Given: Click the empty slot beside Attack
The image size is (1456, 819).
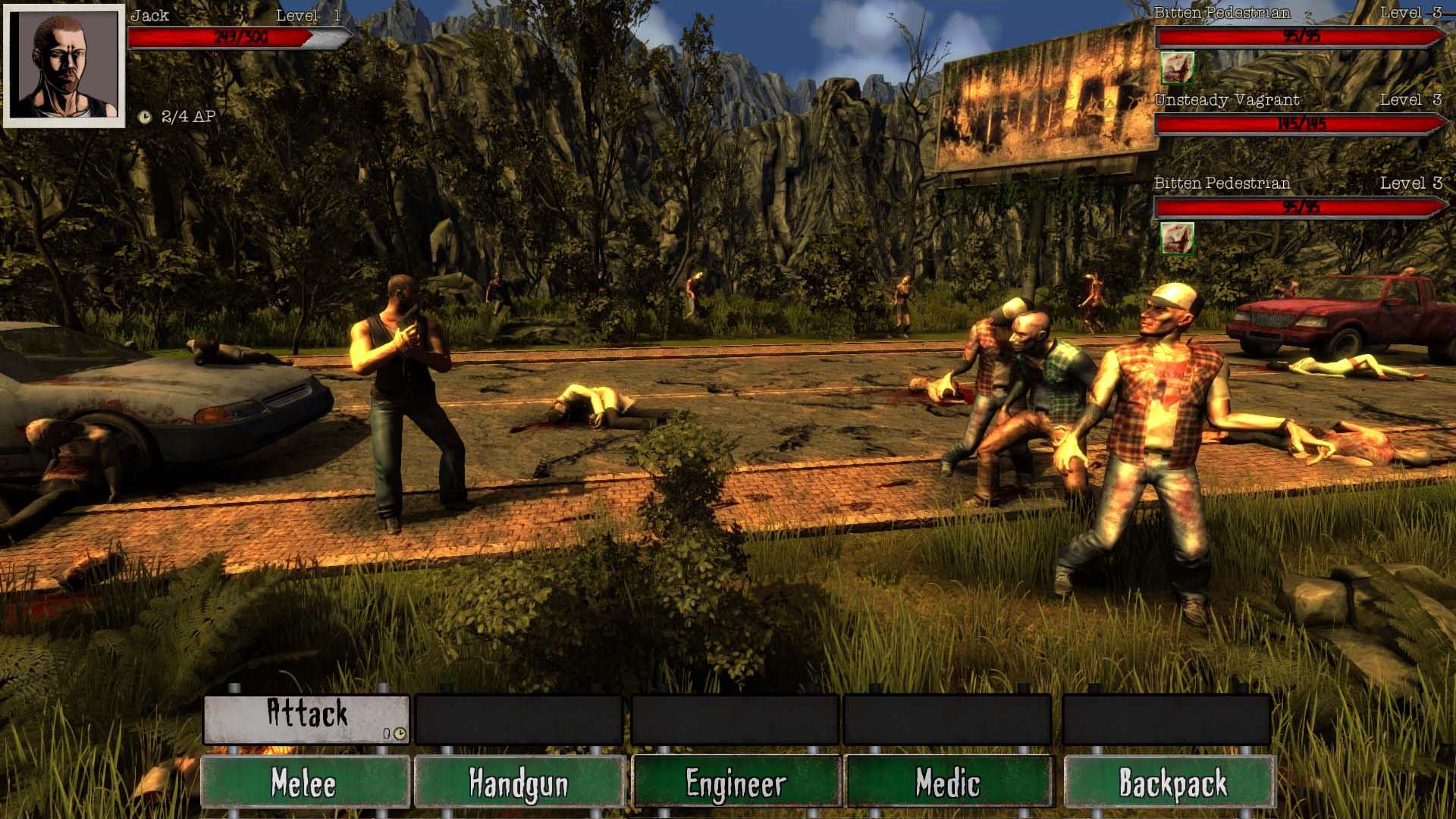Looking at the screenshot, I should (519, 717).
